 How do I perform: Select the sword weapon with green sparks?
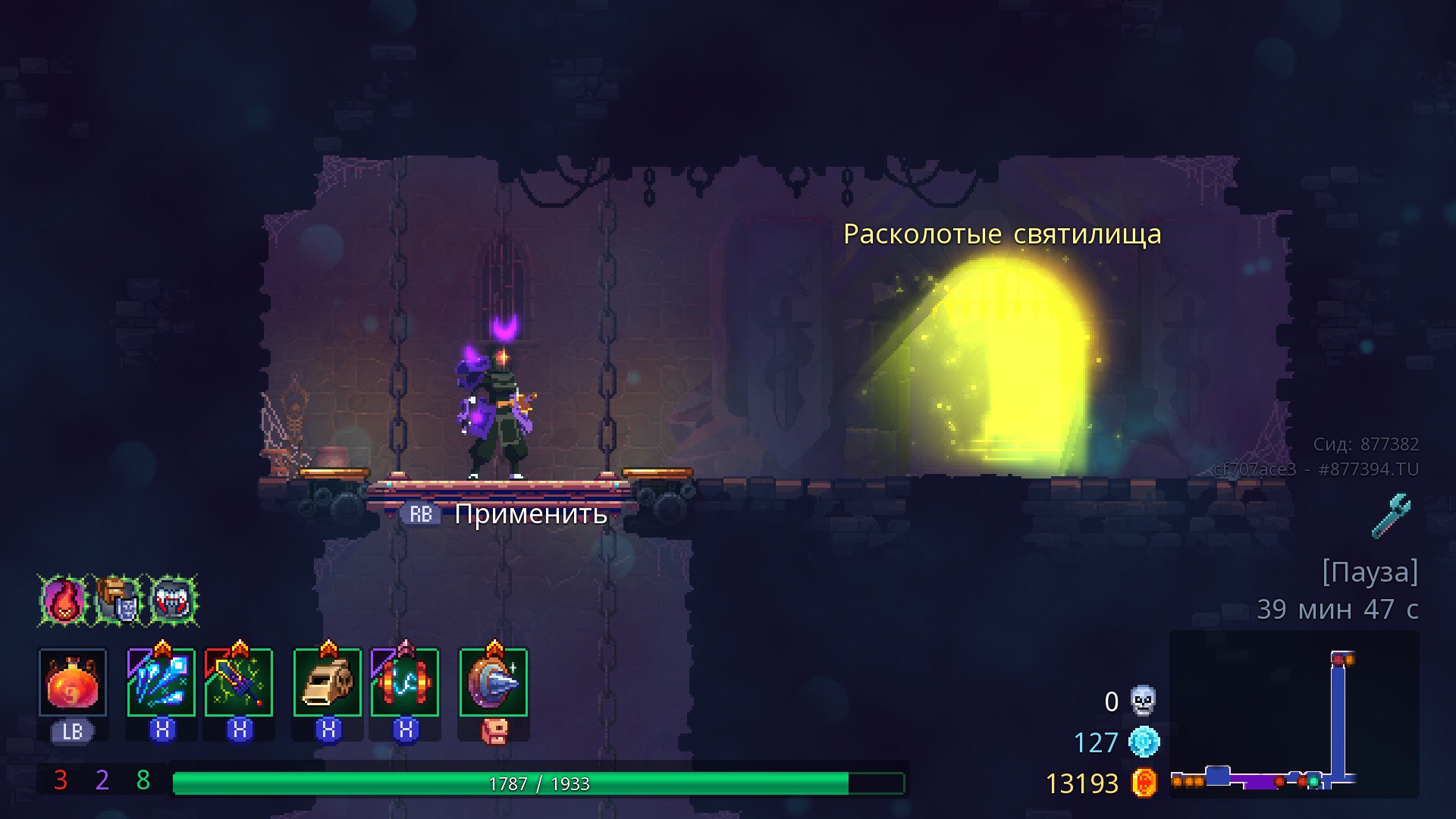click(239, 682)
